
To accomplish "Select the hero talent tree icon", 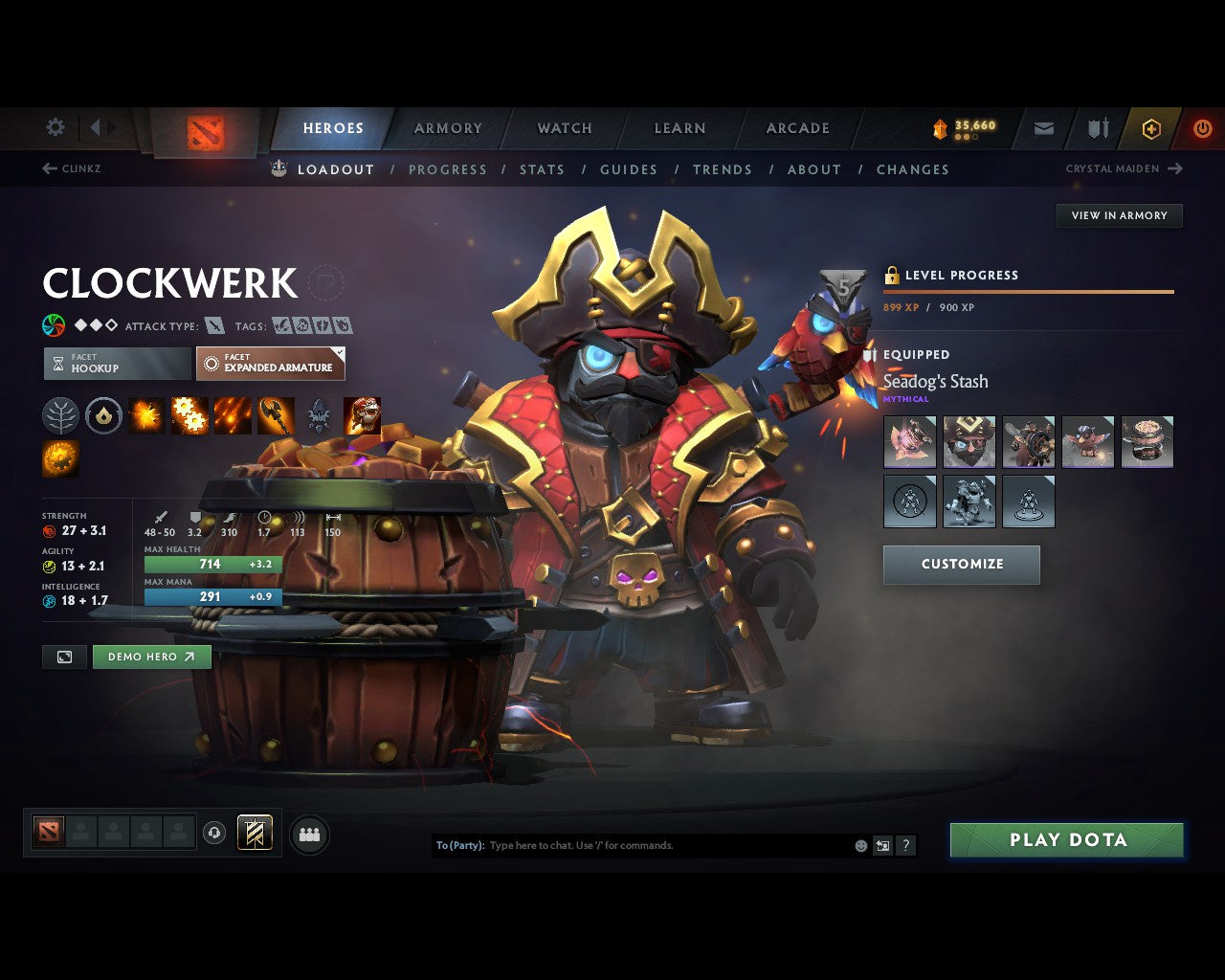I will pos(60,415).
